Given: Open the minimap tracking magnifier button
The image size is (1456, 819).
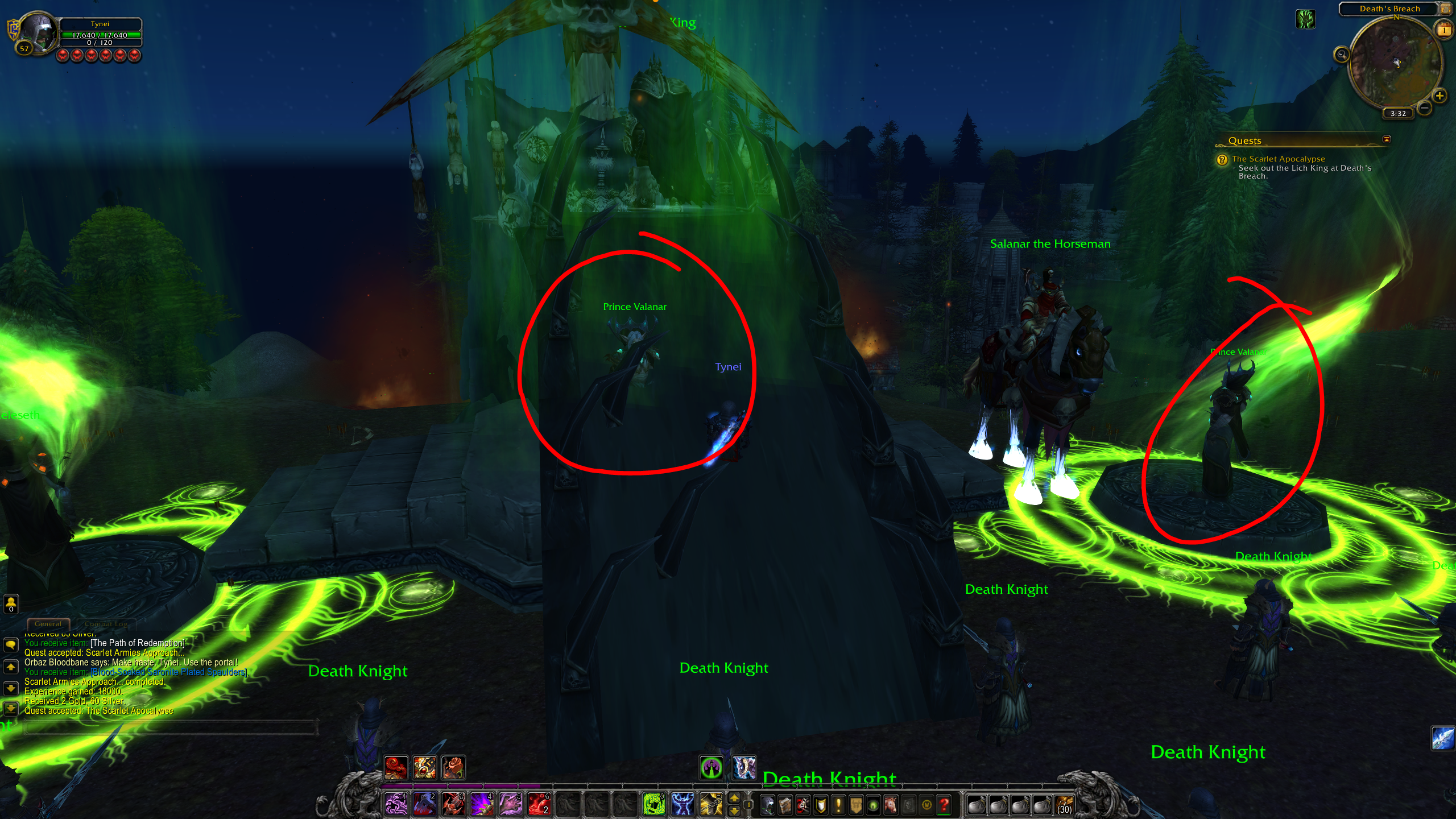Looking at the screenshot, I should [1342, 55].
